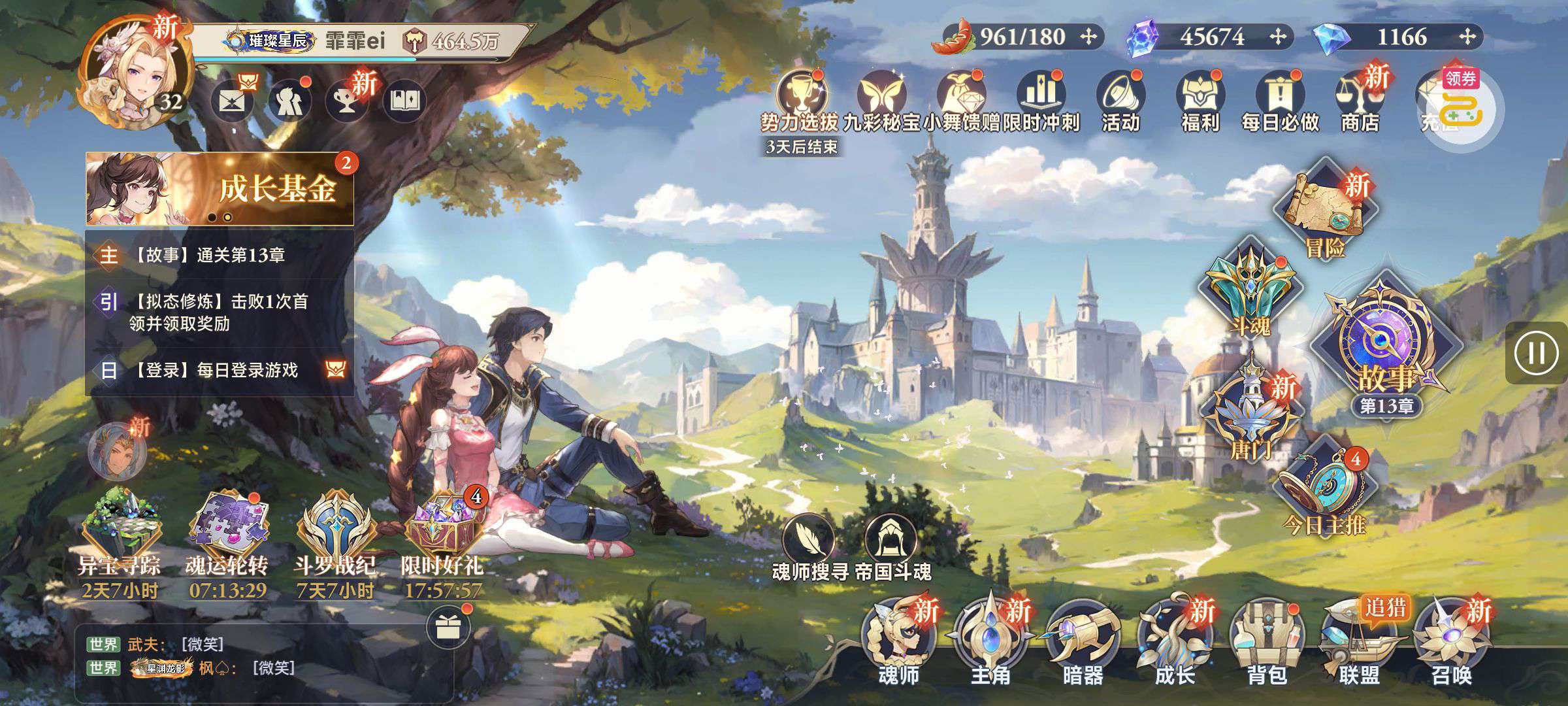Open the 商店 shop

pyautogui.click(x=1360, y=101)
